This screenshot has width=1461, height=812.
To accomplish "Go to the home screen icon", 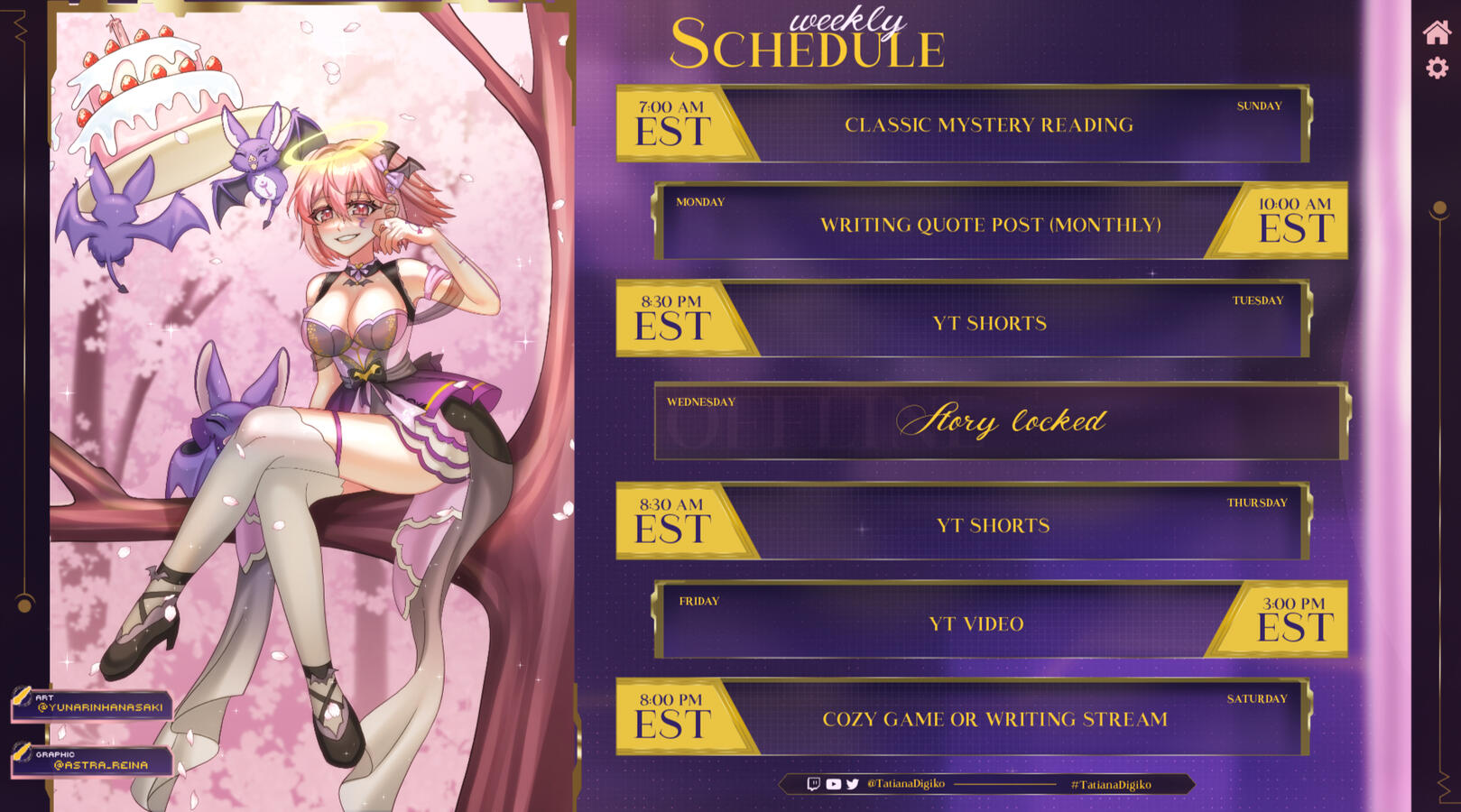I will 1437,32.
